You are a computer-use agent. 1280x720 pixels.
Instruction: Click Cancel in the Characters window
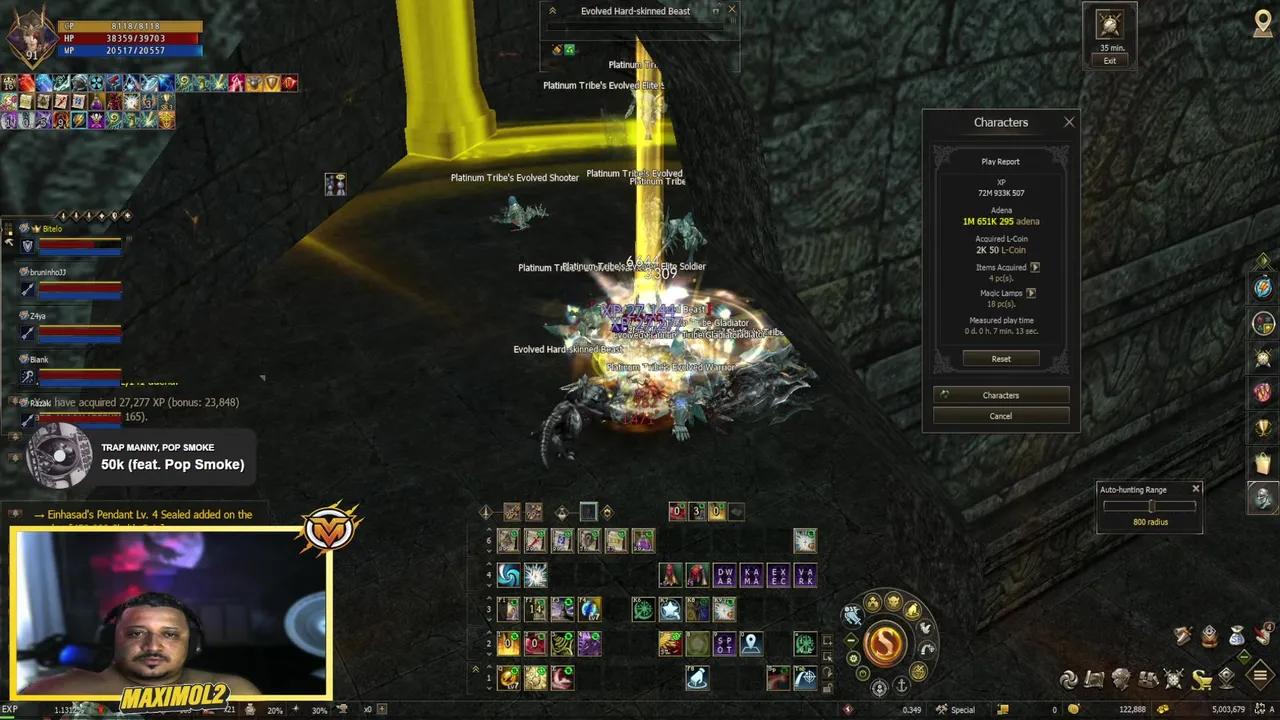tap(1000, 415)
